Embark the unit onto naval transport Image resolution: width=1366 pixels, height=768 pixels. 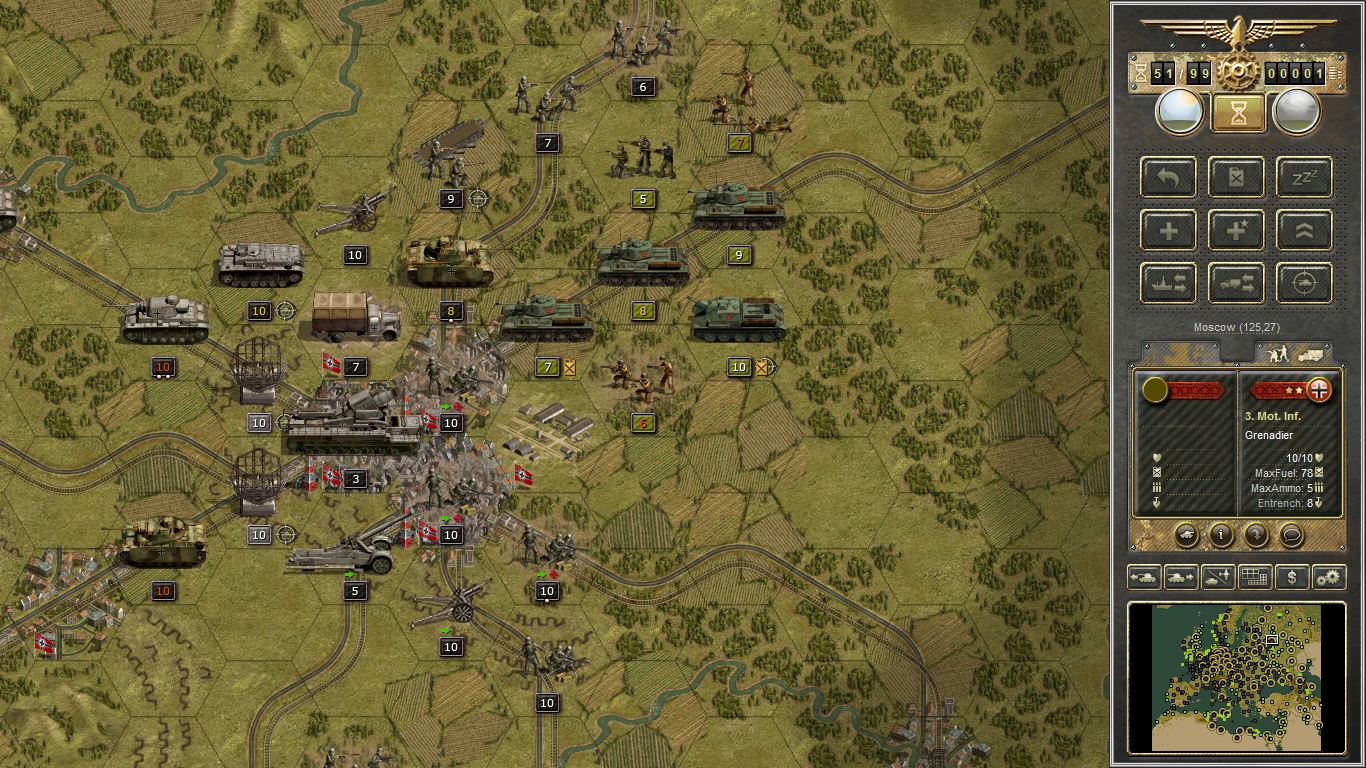click(x=1168, y=283)
